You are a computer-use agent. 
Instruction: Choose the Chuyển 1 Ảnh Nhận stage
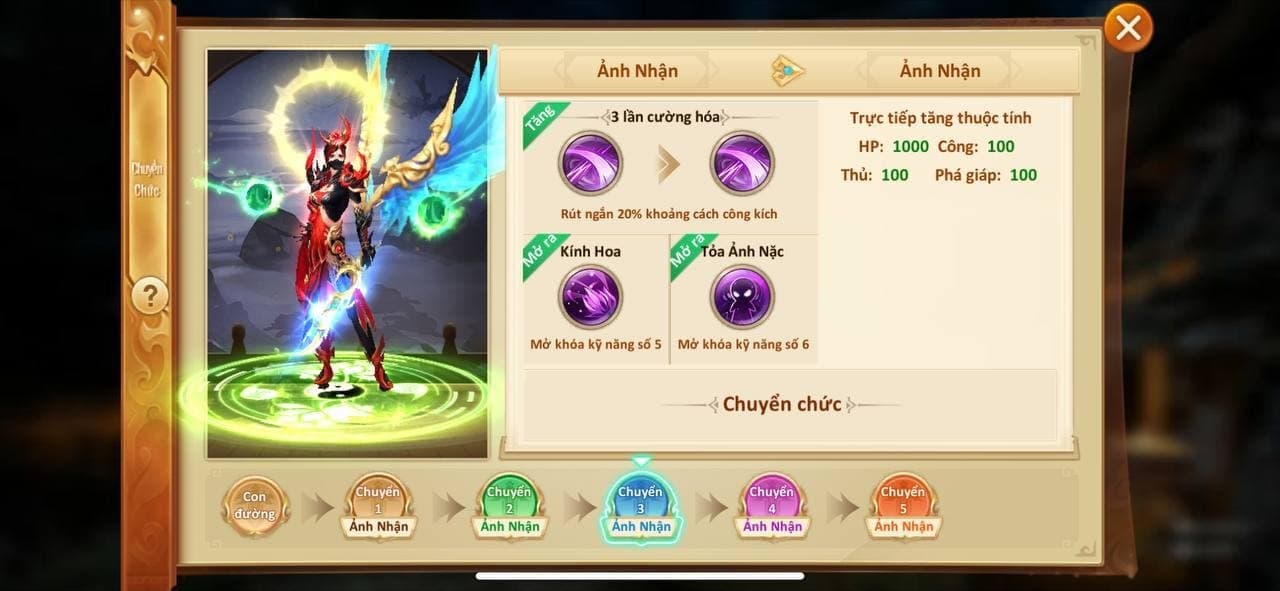pyautogui.click(x=378, y=505)
